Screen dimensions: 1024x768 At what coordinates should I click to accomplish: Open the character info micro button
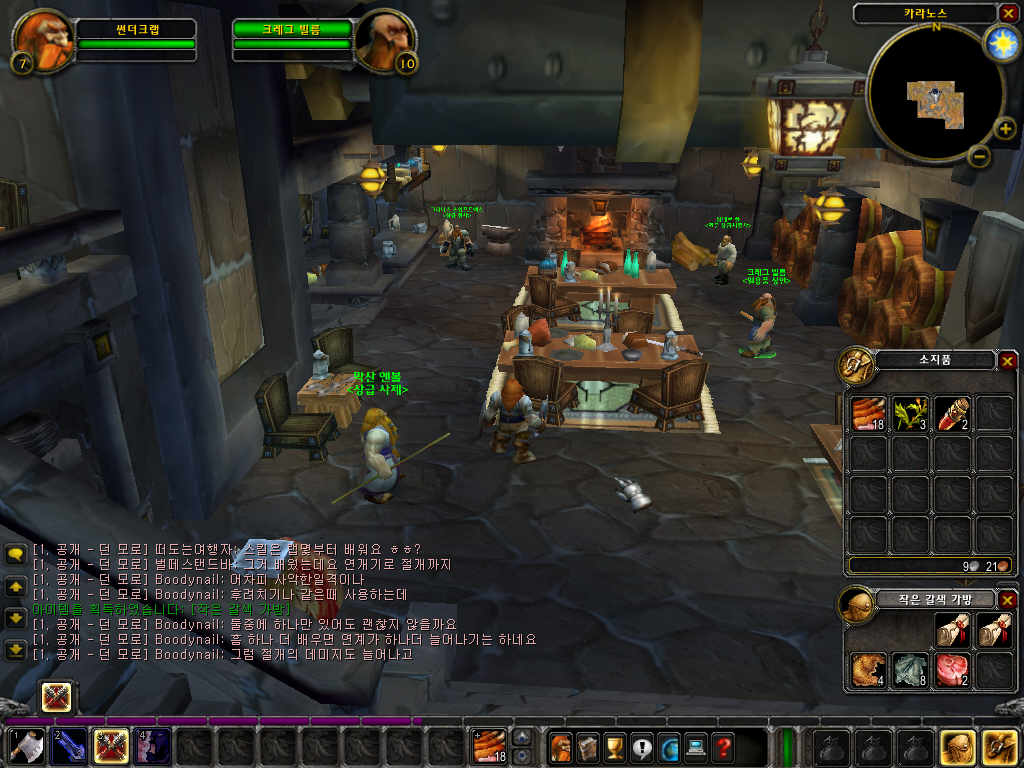coord(560,746)
